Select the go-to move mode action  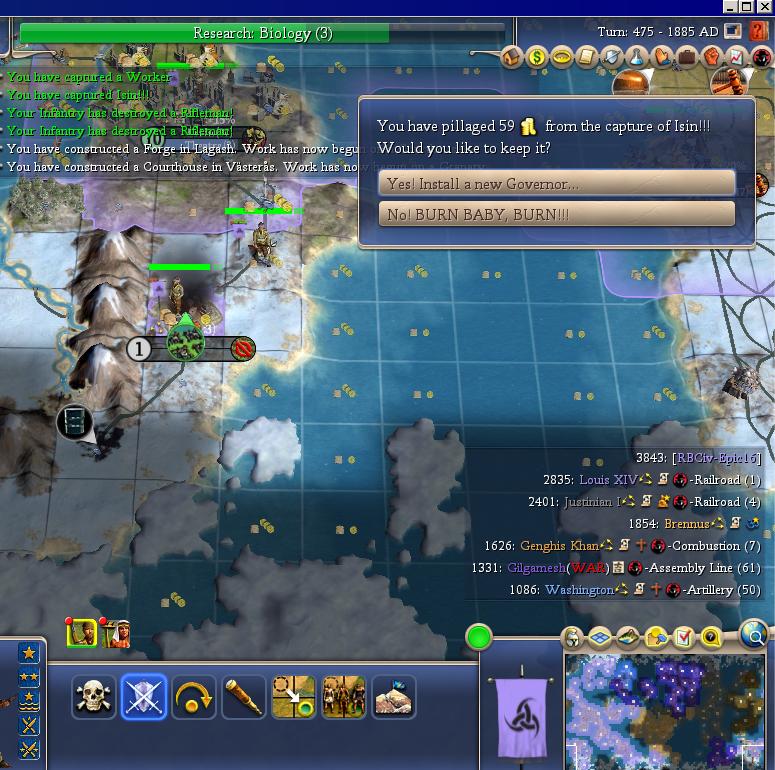[x=294, y=697]
